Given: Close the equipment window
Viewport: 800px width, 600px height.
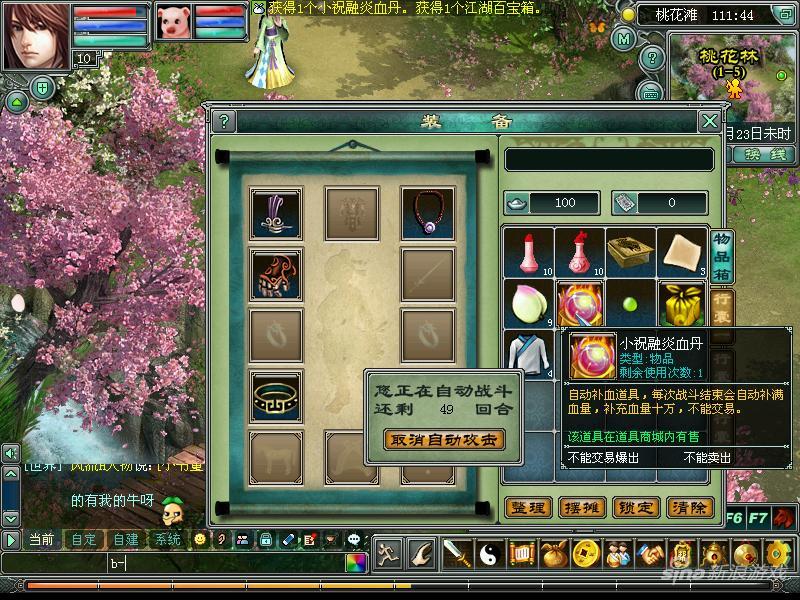Looking at the screenshot, I should pos(709,122).
